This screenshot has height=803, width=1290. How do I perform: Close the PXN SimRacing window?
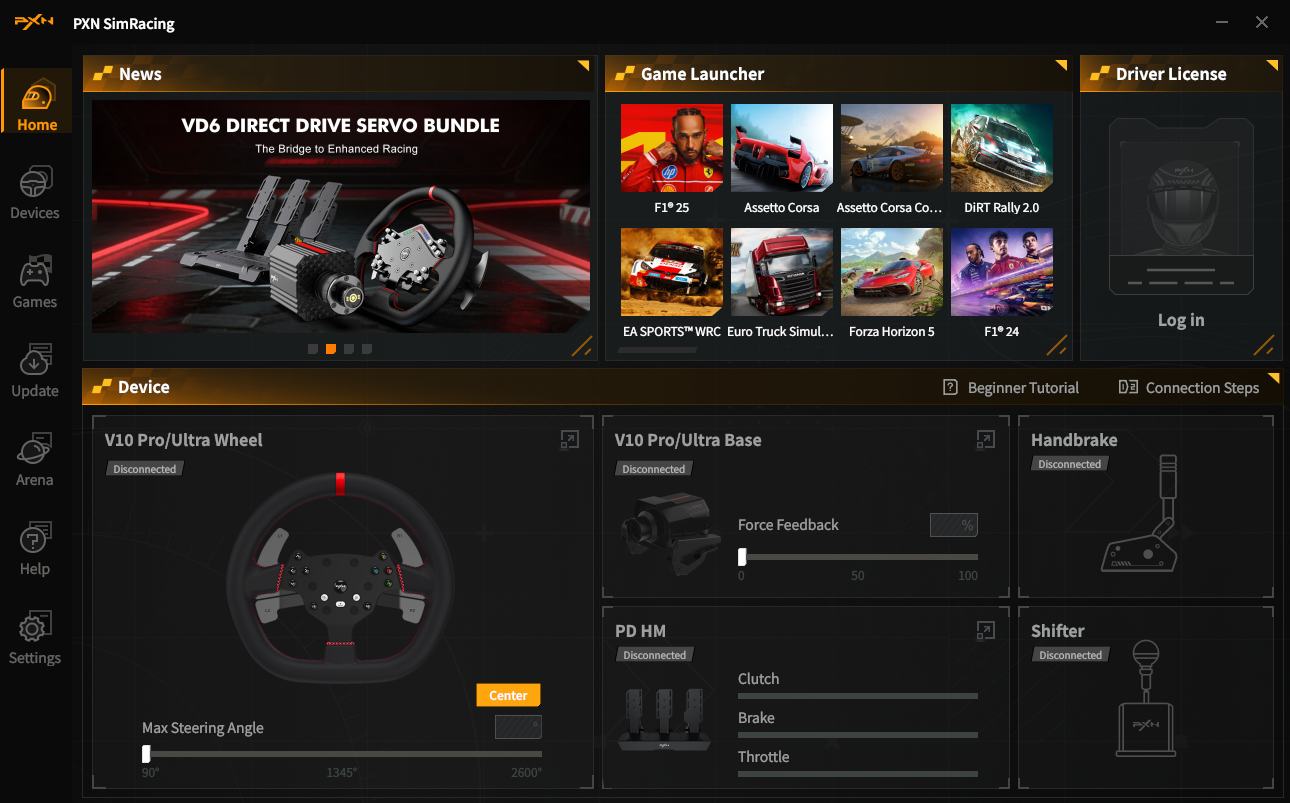coord(1262,22)
